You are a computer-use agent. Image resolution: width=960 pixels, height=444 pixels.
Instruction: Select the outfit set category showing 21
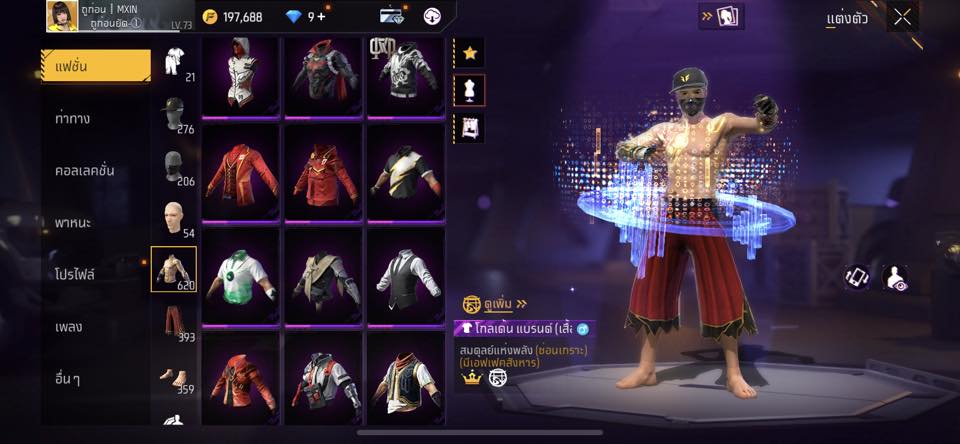[x=173, y=60]
